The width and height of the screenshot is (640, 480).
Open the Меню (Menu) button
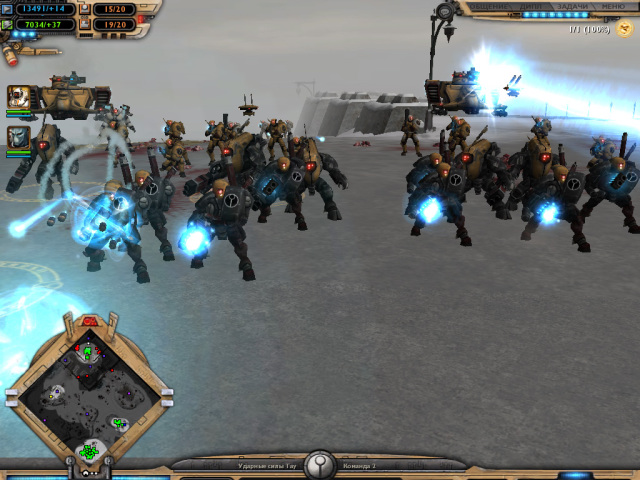click(613, 6)
